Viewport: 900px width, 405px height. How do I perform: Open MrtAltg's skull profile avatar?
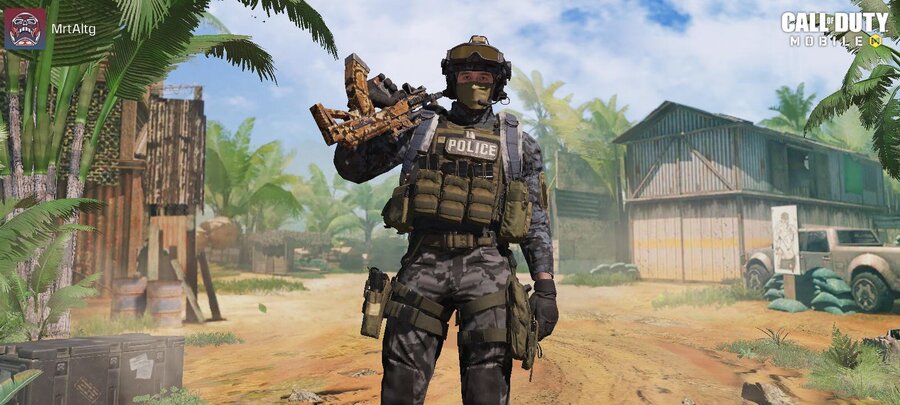click(x=24, y=29)
